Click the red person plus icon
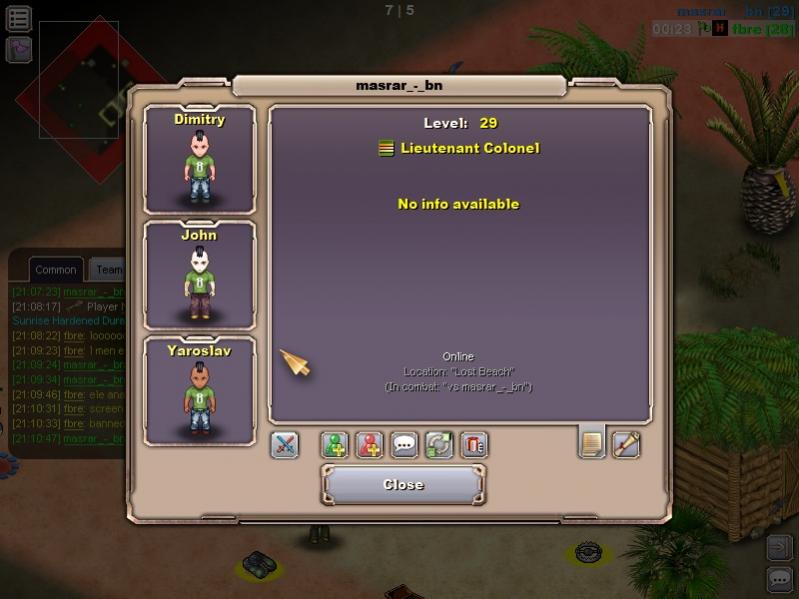Image resolution: width=799 pixels, height=599 pixels. point(370,445)
